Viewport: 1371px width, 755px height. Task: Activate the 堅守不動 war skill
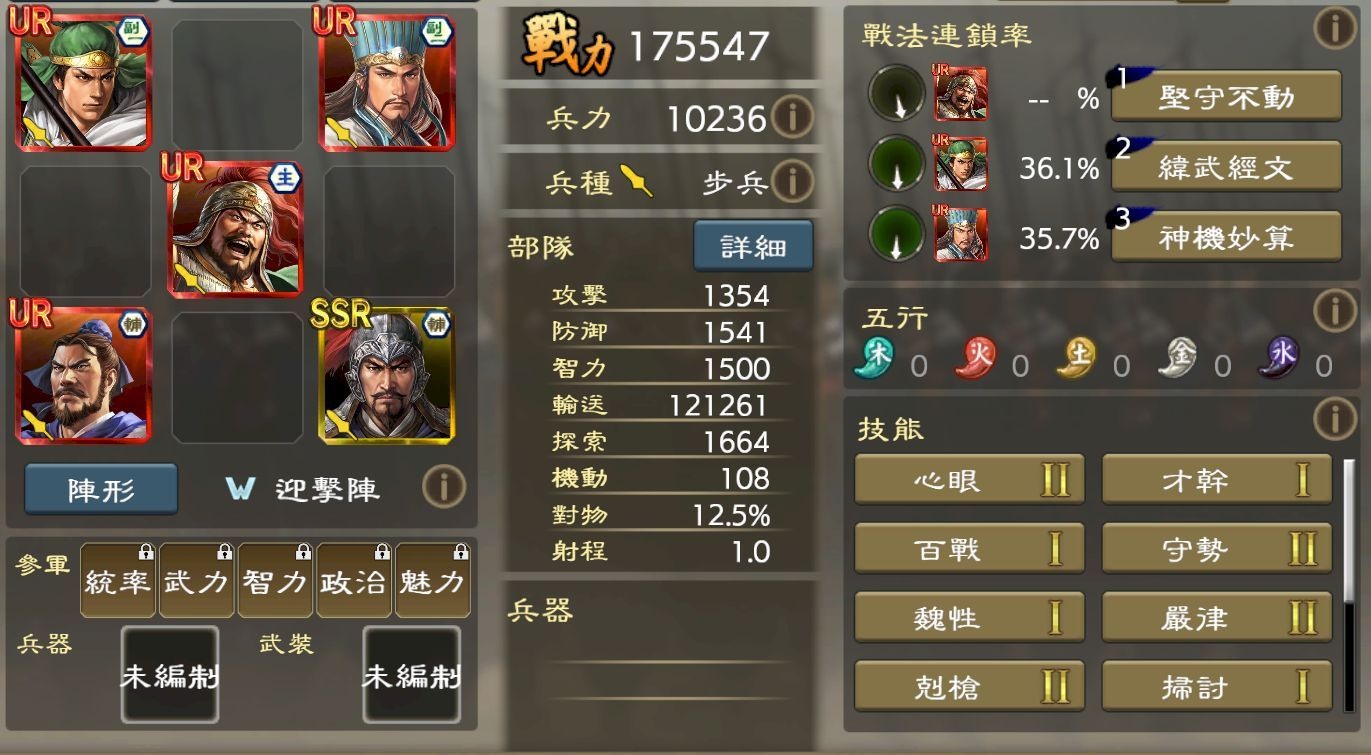[x=1225, y=96]
